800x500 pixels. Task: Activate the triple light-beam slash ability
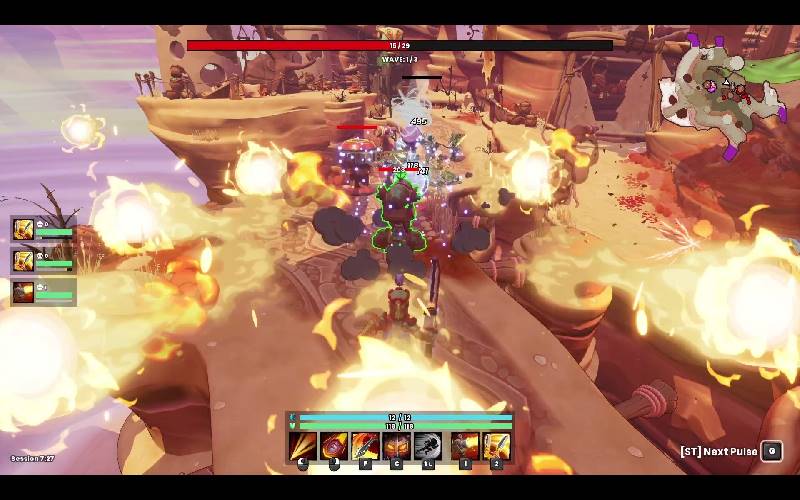coord(303,446)
